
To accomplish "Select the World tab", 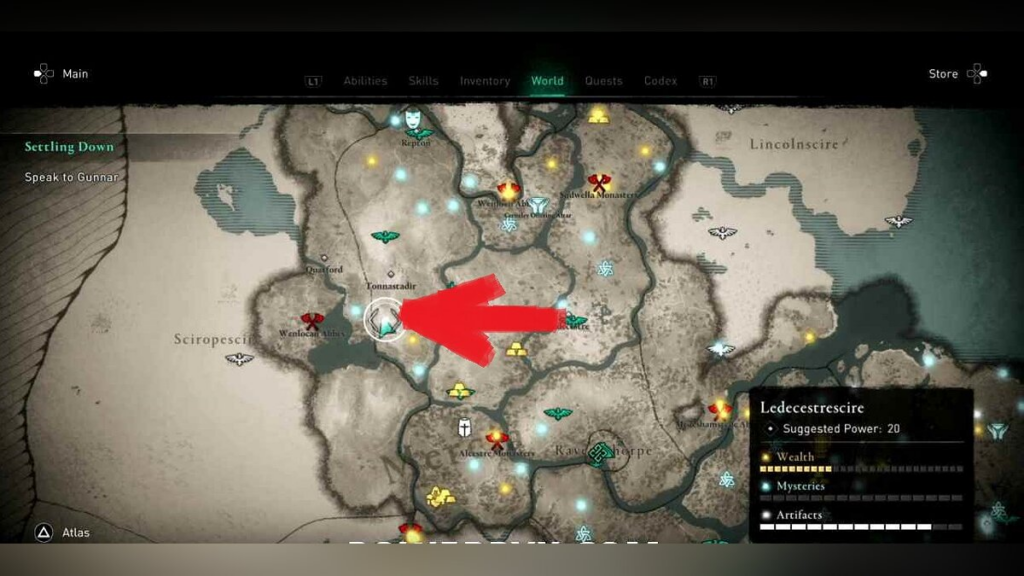I will (x=547, y=81).
